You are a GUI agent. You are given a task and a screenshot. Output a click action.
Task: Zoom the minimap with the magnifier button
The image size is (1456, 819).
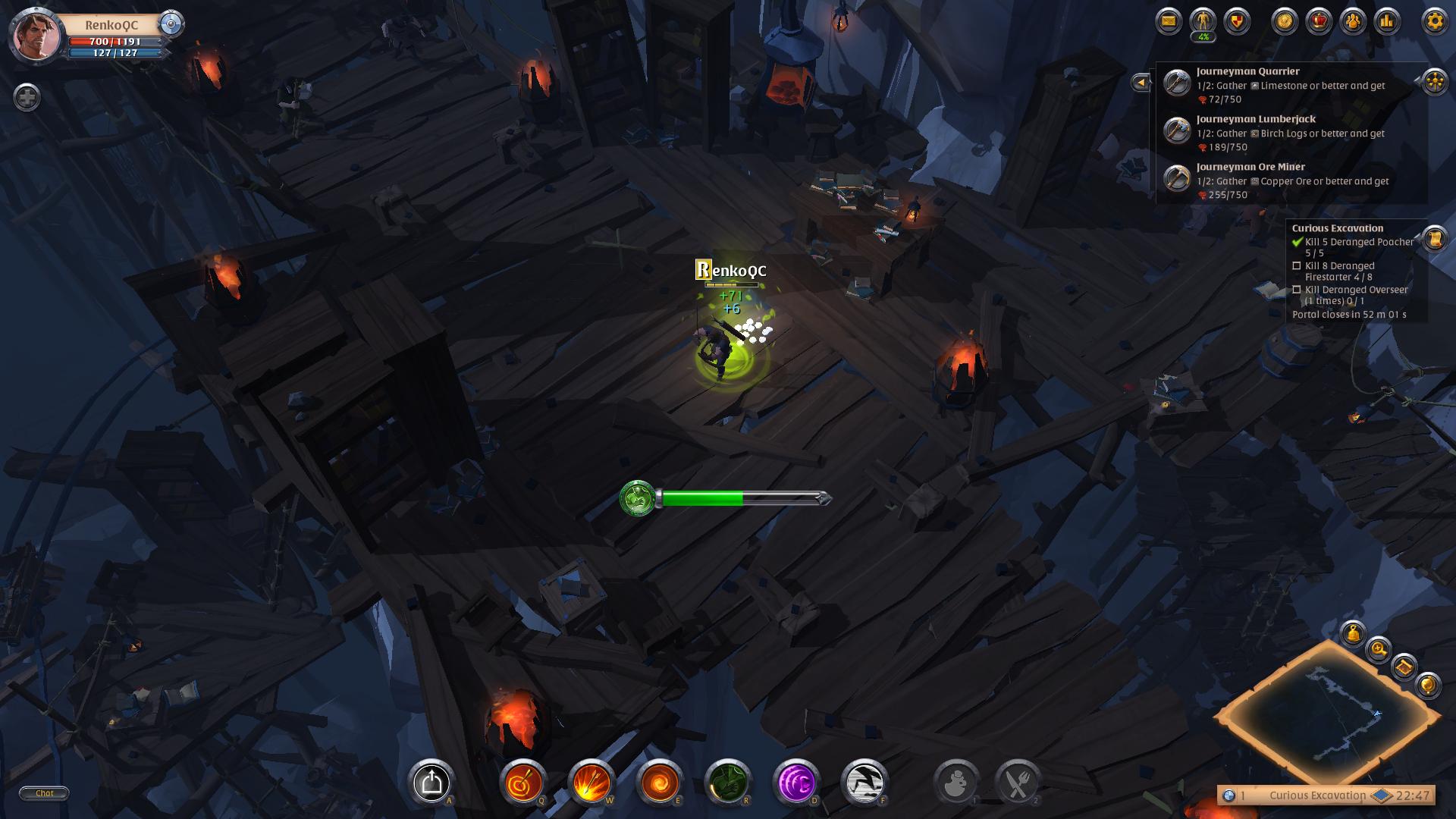point(1378,649)
